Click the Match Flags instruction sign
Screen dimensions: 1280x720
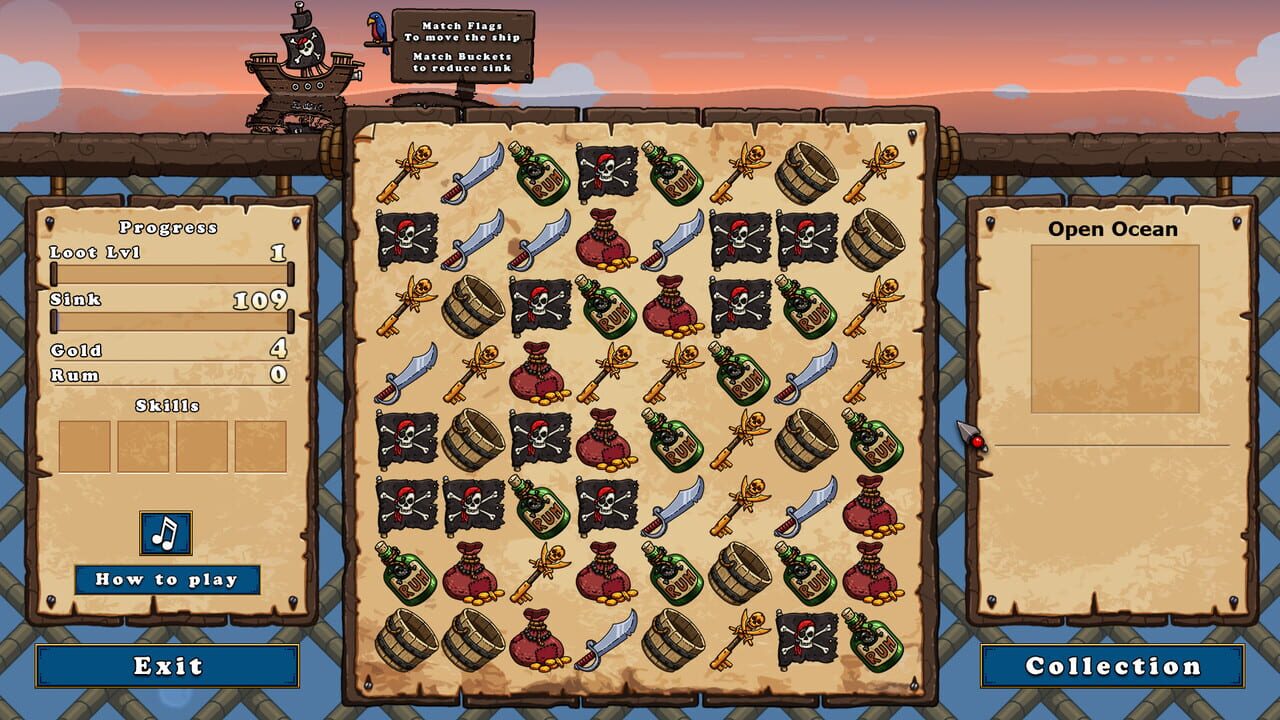(x=462, y=45)
